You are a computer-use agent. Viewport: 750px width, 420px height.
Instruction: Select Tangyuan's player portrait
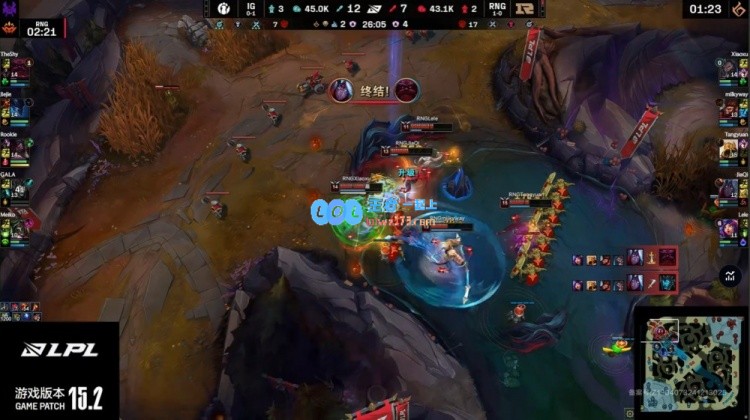(x=740, y=150)
